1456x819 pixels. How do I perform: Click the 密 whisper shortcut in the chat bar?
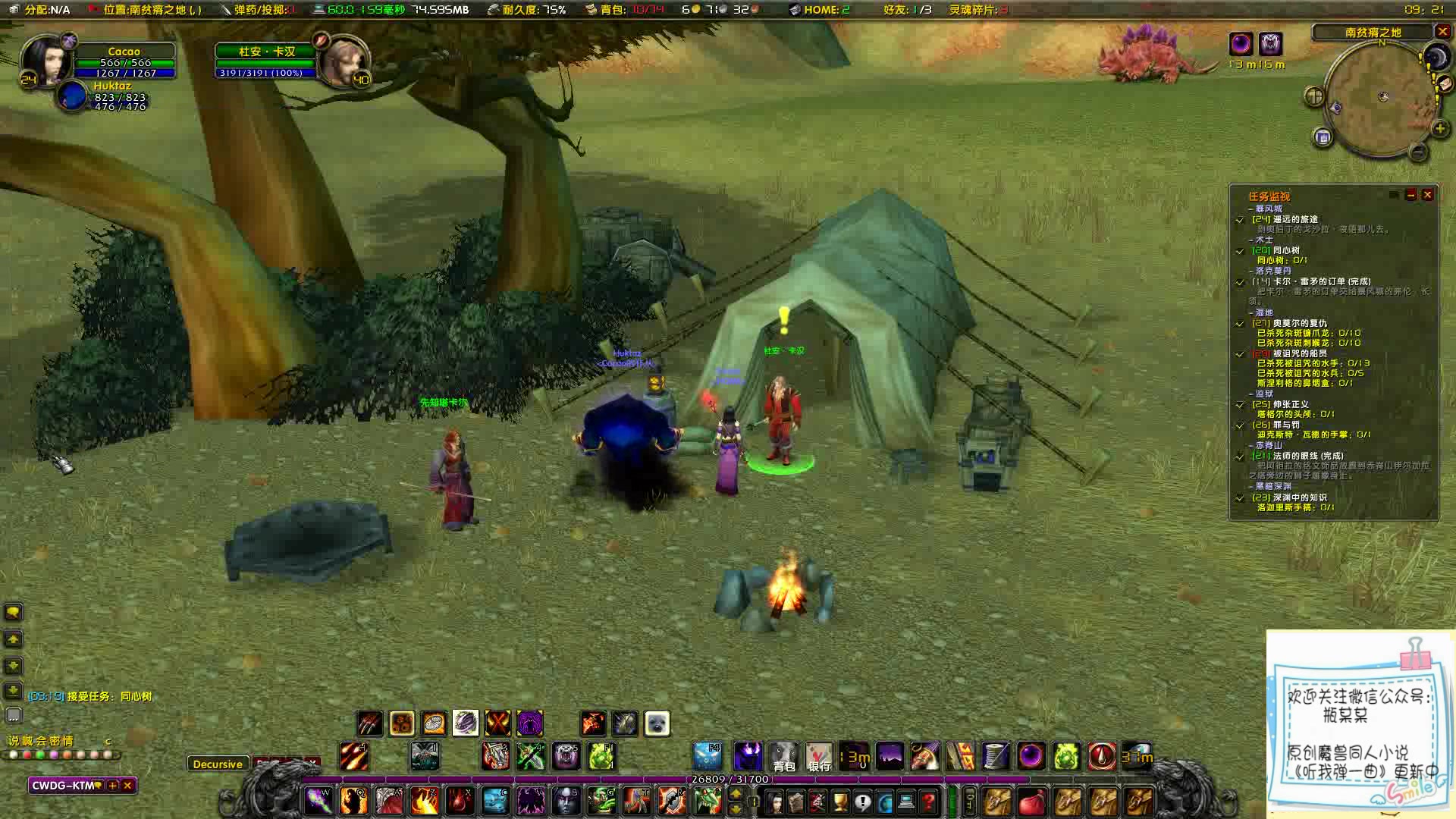(55, 741)
